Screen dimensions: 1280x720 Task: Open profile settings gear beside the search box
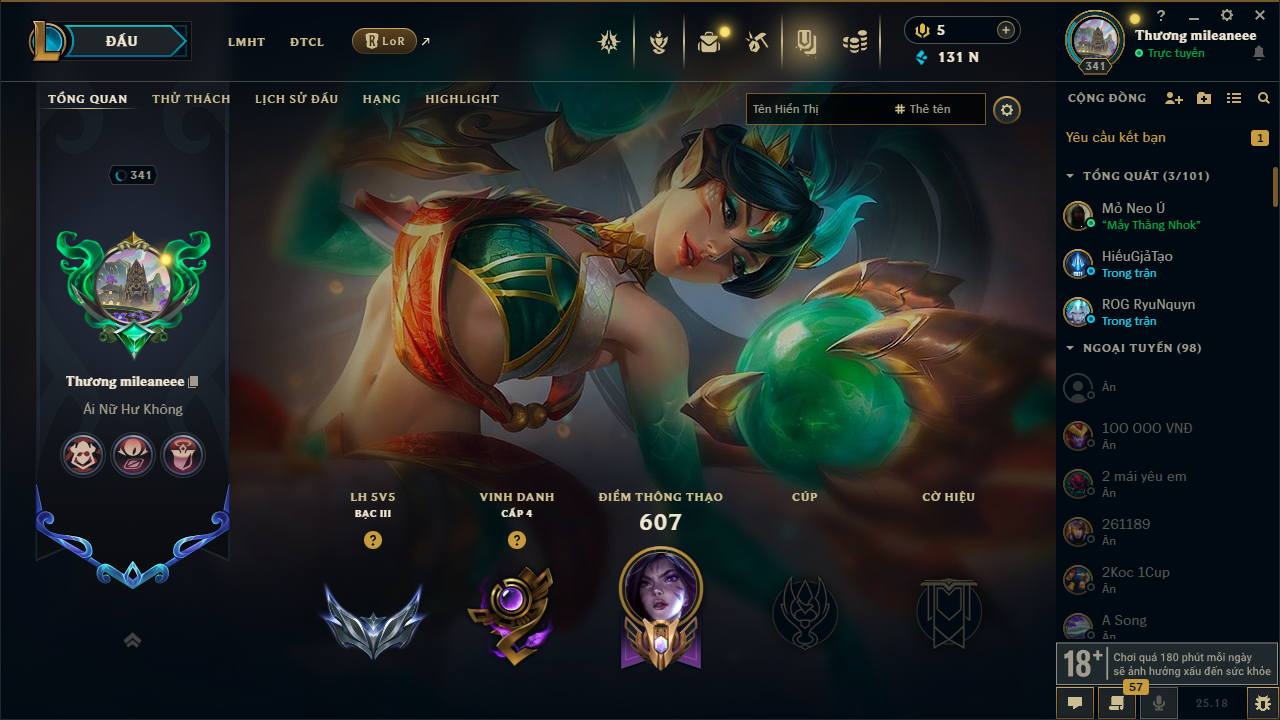pyautogui.click(x=1007, y=109)
